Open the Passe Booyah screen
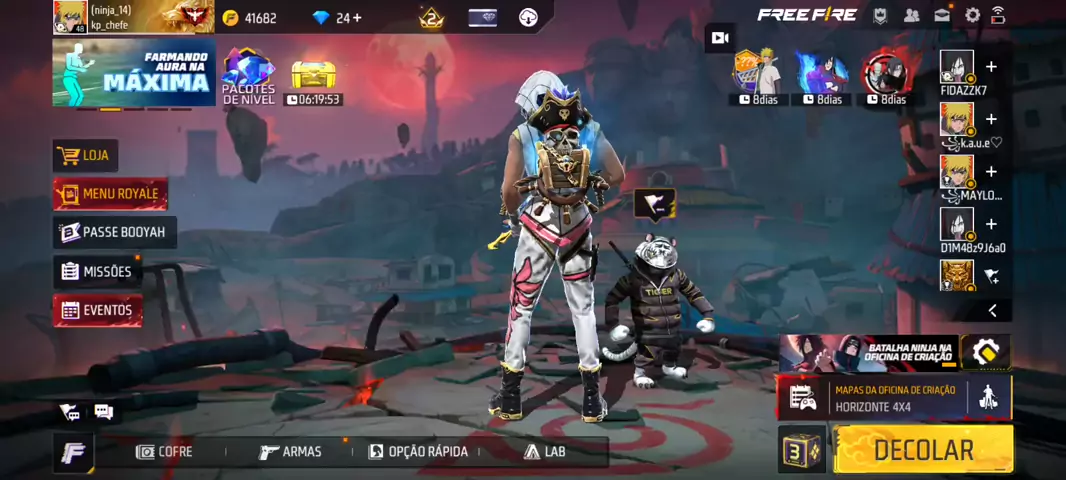 click(115, 232)
